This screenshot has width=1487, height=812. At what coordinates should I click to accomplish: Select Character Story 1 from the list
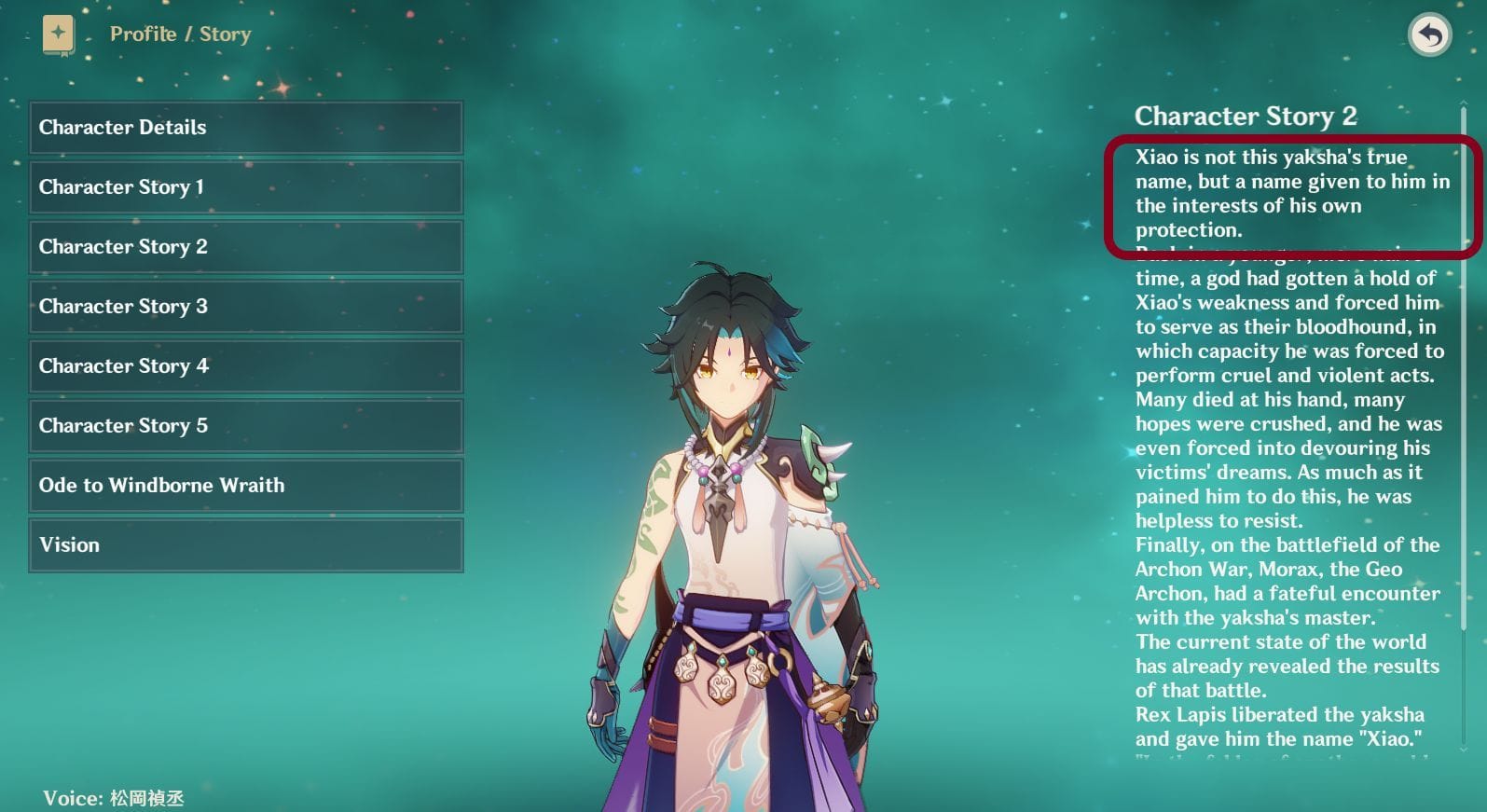point(245,187)
